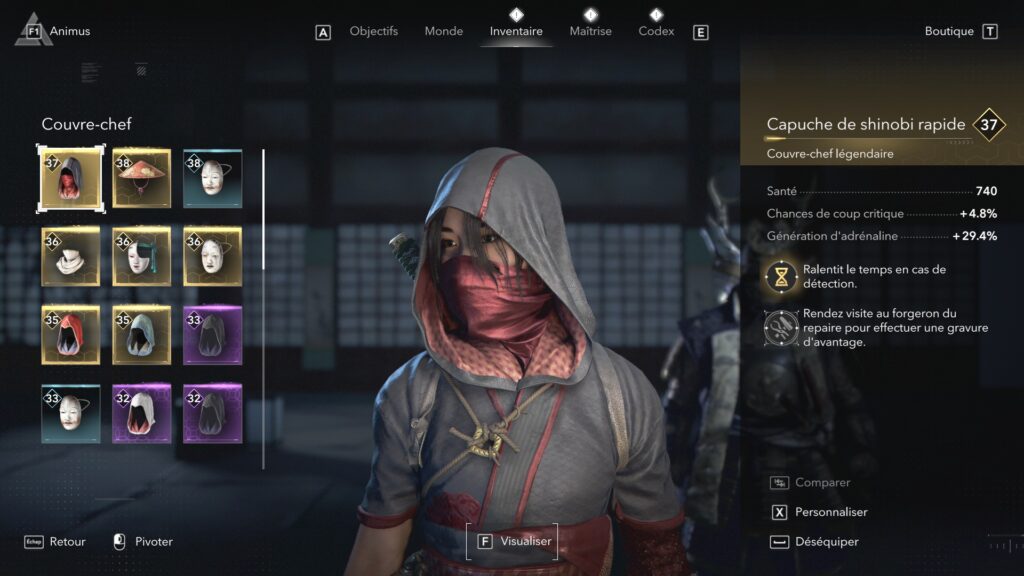The height and width of the screenshot is (576, 1024).
Task: Open the Monde tab
Action: (x=443, y=31)
